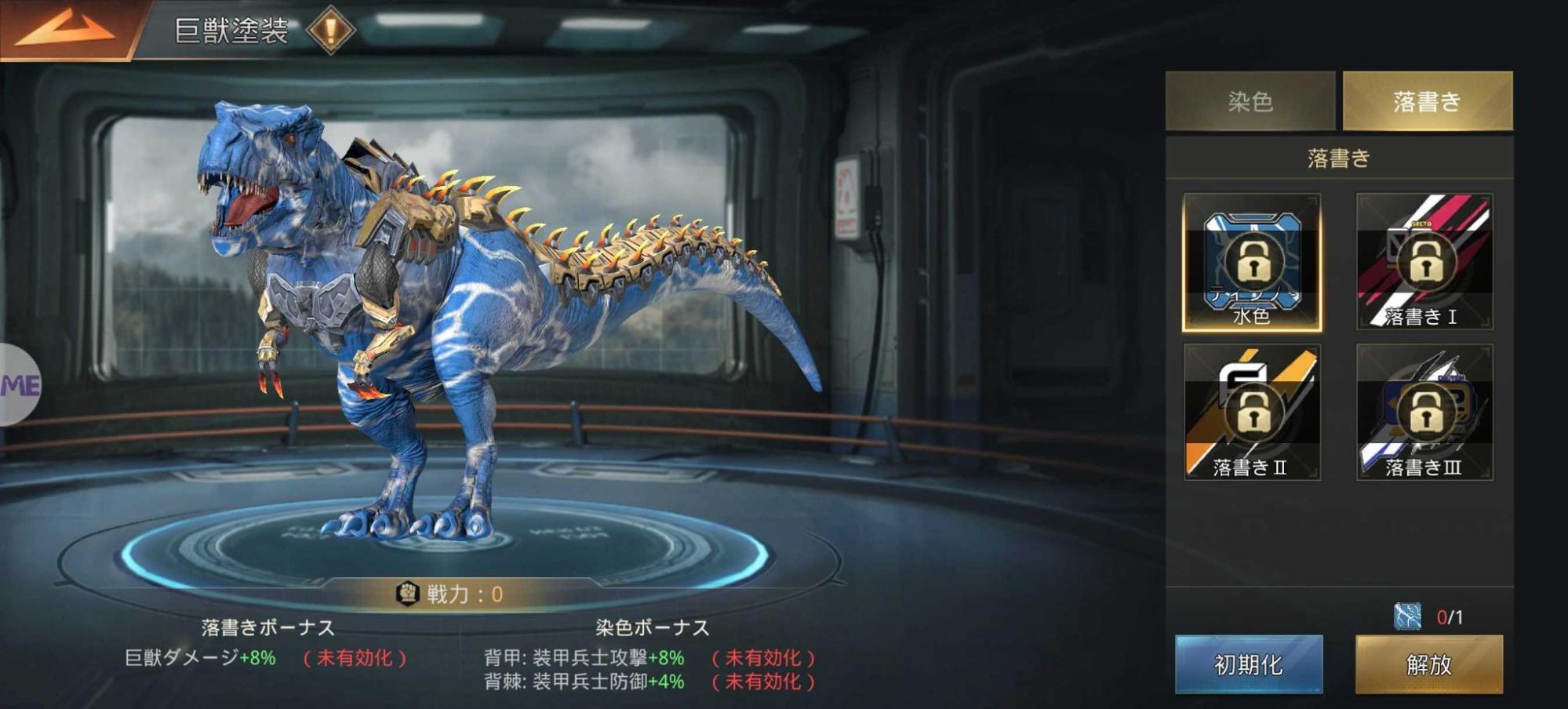
Task: Switch to the 染色 tab
Action: click(x=1251, y=100)
